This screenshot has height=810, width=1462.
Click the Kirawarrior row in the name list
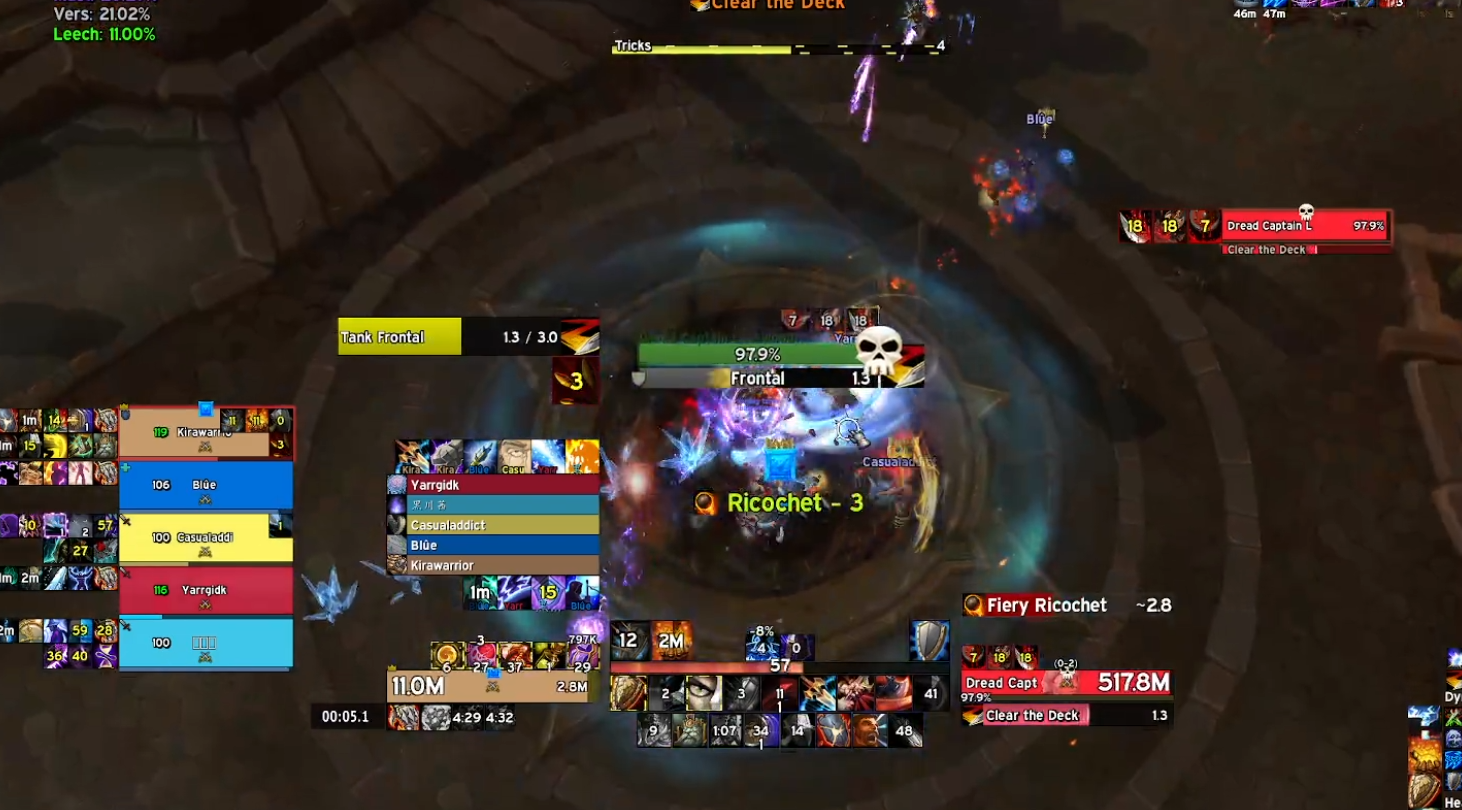pyautogui.click(x=493, y=566)
